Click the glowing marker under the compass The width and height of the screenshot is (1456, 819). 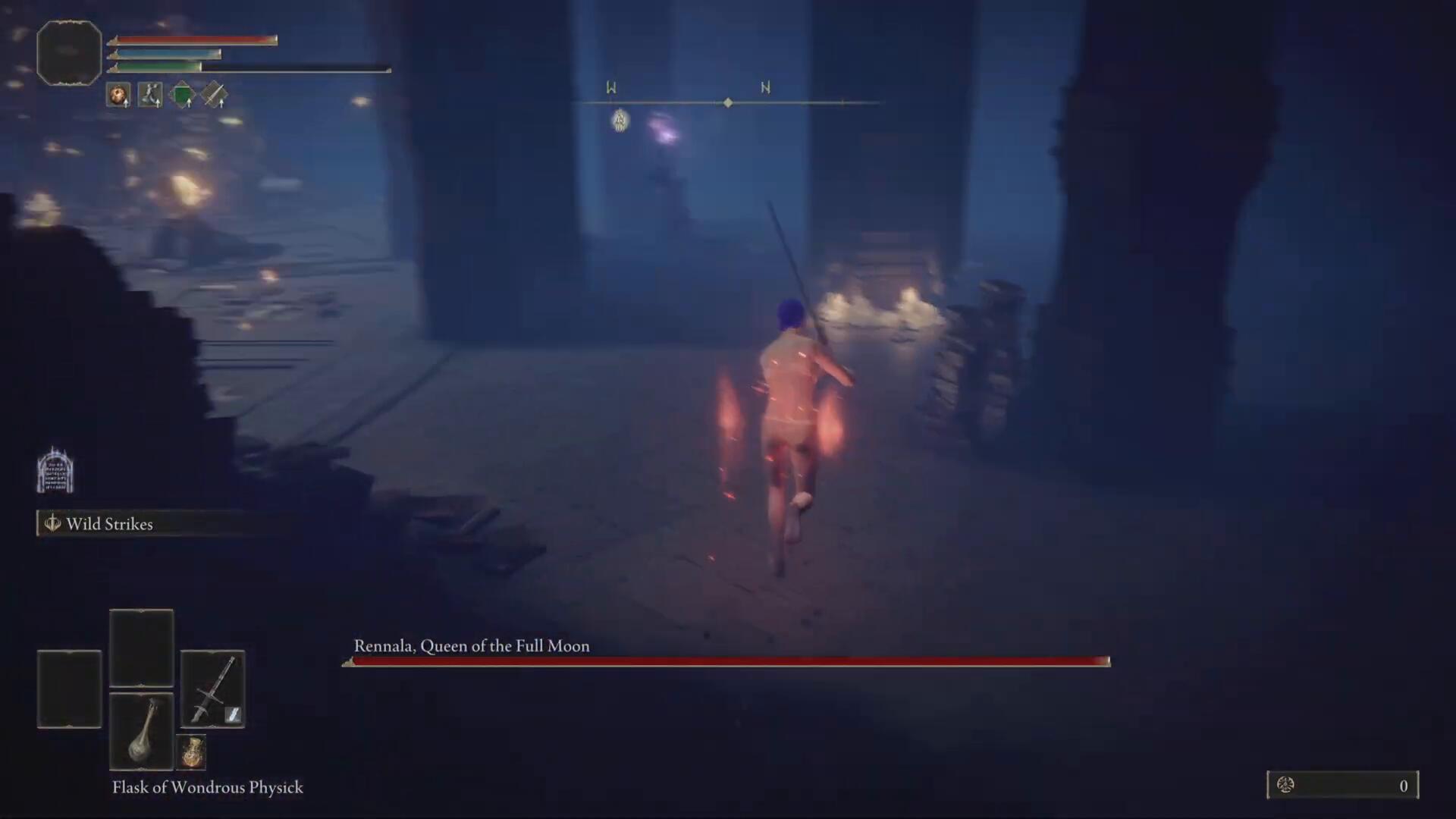[x=620, y=120]
